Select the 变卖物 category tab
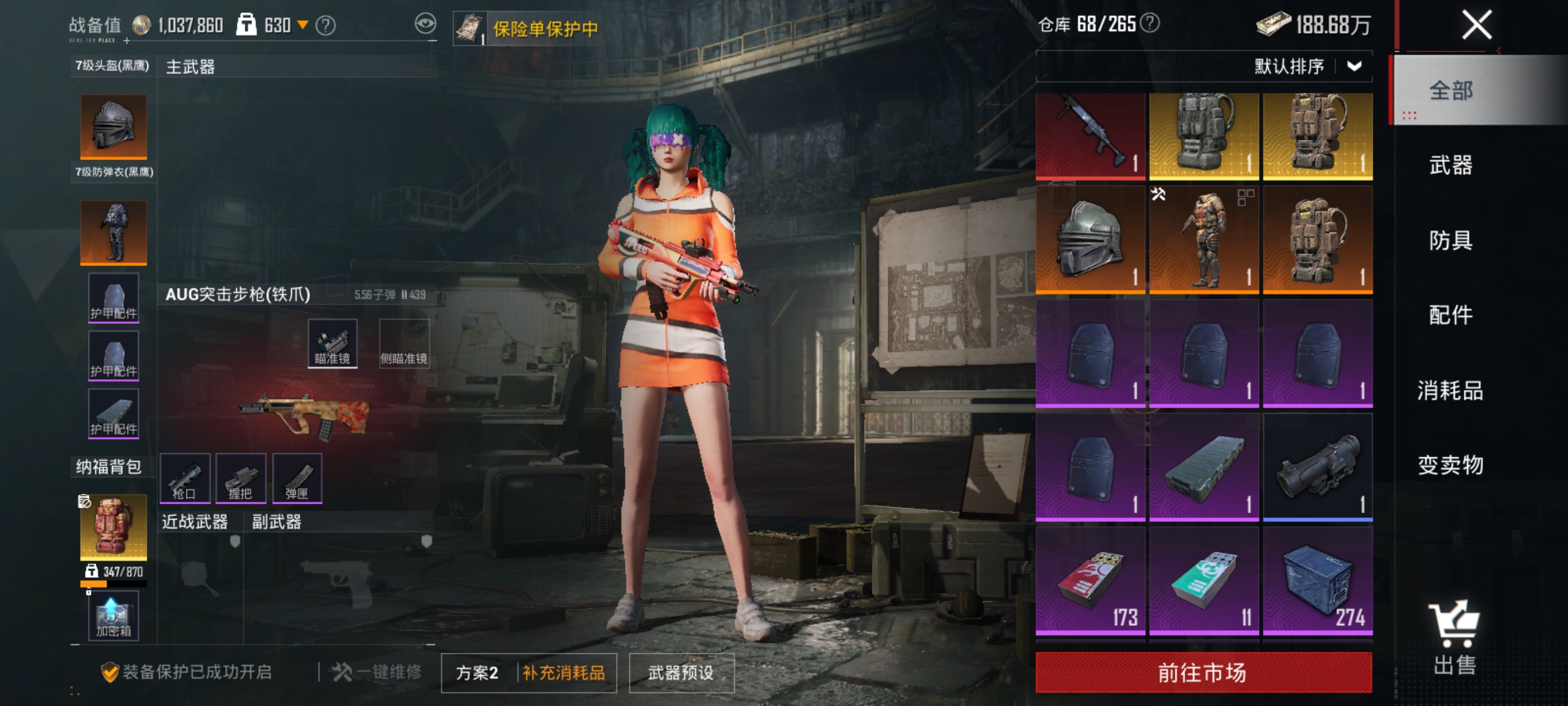The width and height of the screenshot is (1568, 706). click(x=1450, y=466)
